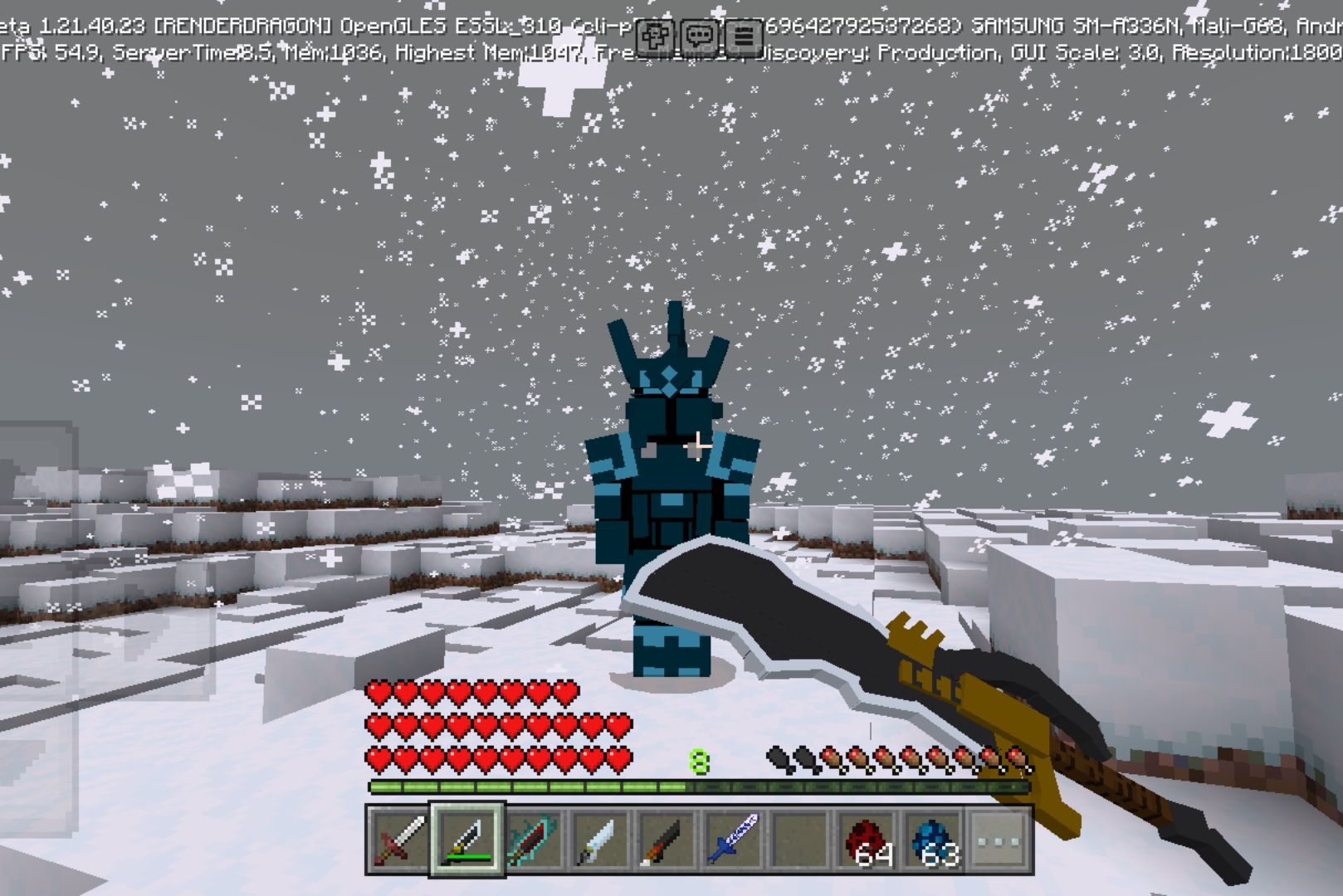Image resolution: width=1343 pixels, height=896 pixels.
Task: Select the blue spawn egg stack of 63
Action: click(933, 839)
